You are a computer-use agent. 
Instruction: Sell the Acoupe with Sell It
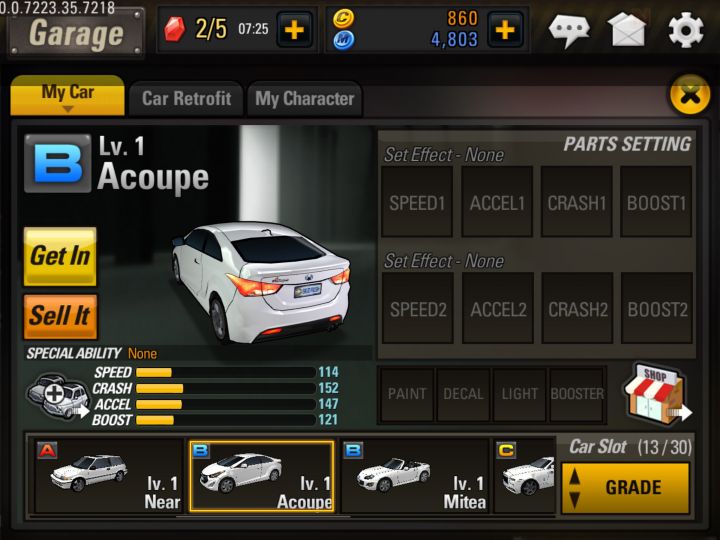coord(60,316)
